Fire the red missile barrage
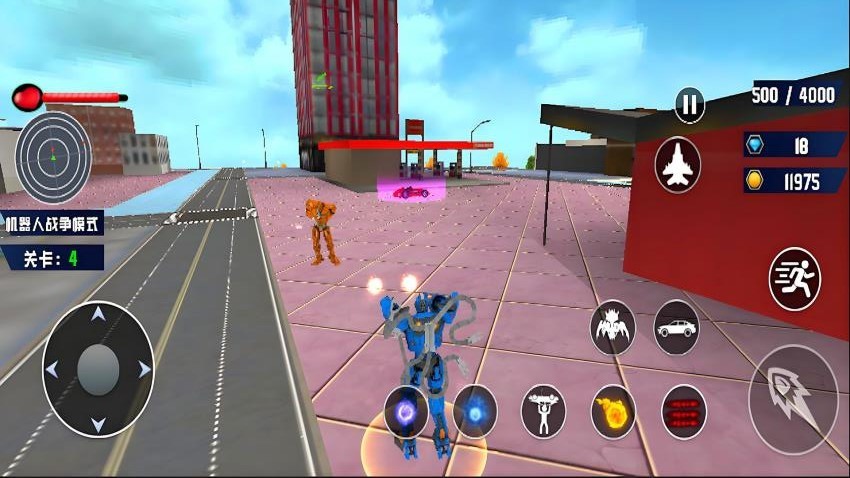 tap(684, 411)
